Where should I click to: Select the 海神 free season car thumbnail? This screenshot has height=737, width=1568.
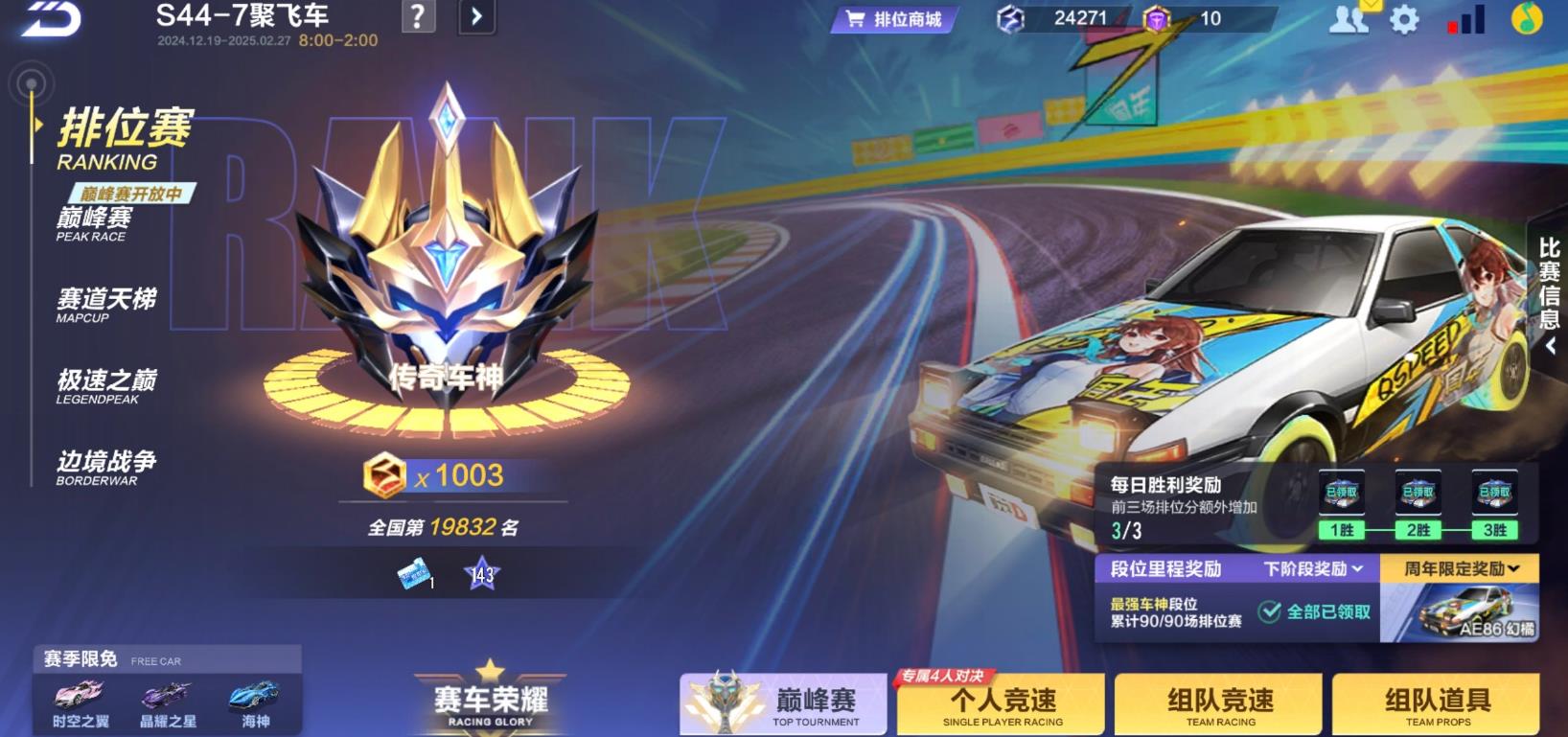pyautogui.click(x=254, y=698)
